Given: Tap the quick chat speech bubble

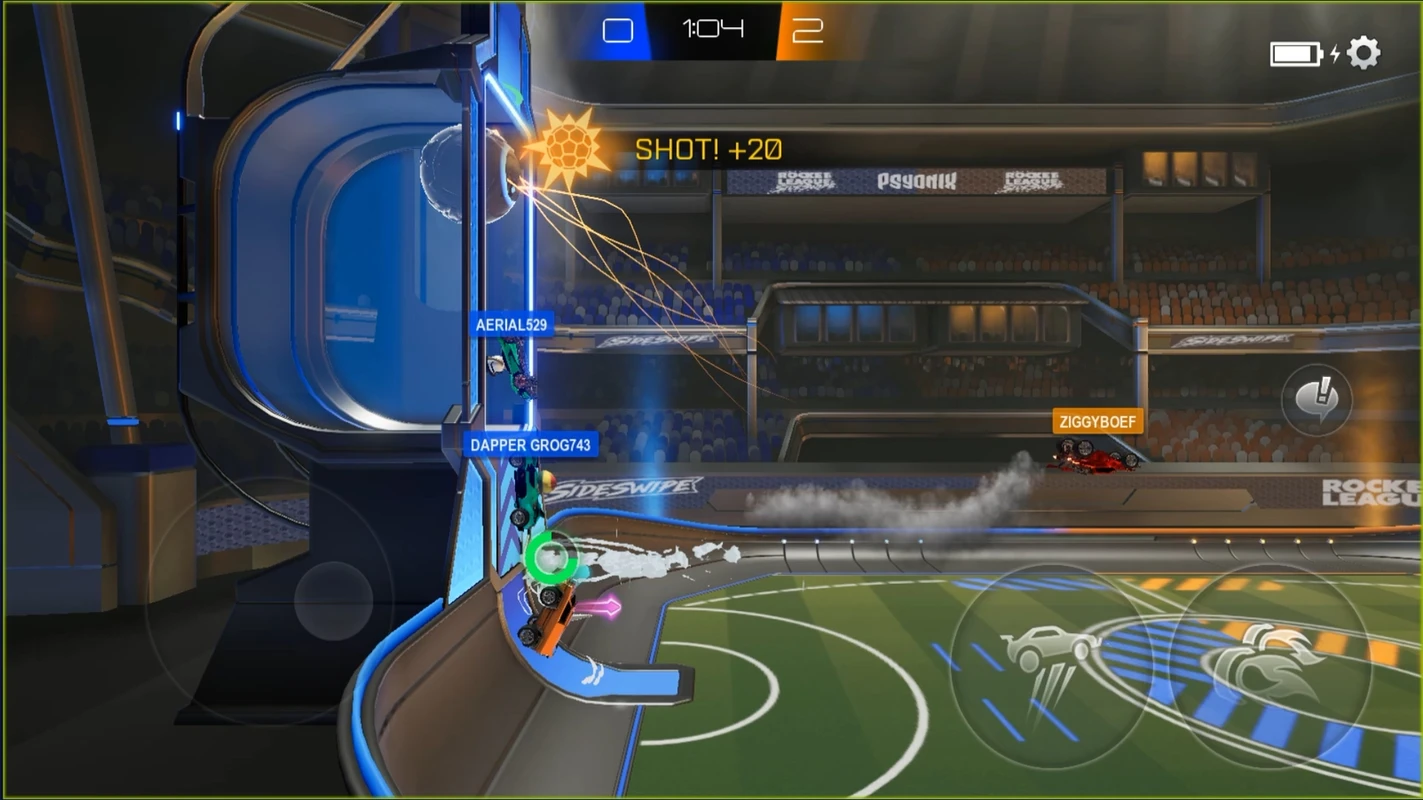Looking at the screenshot, I should click(x=1316, y=400).
